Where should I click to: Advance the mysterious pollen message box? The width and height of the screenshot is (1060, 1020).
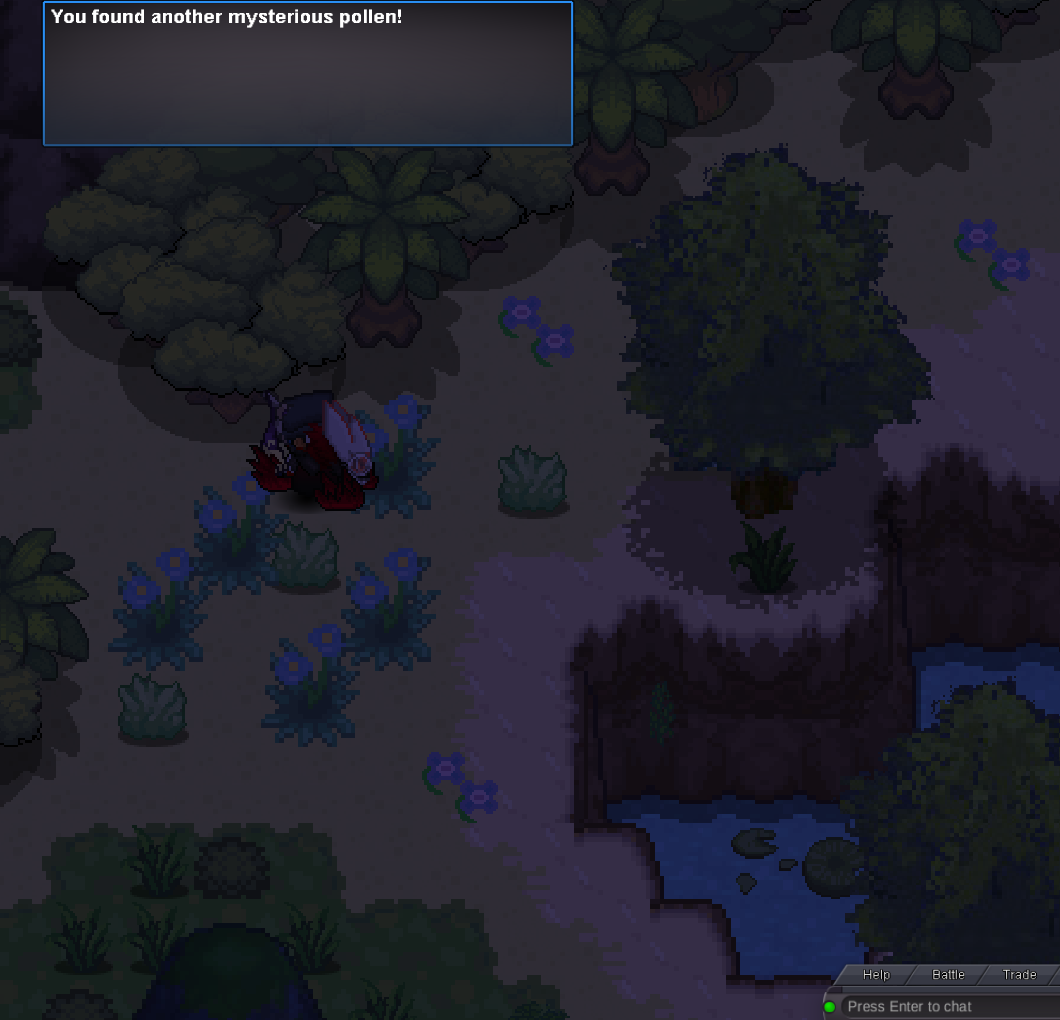(308, 74)
